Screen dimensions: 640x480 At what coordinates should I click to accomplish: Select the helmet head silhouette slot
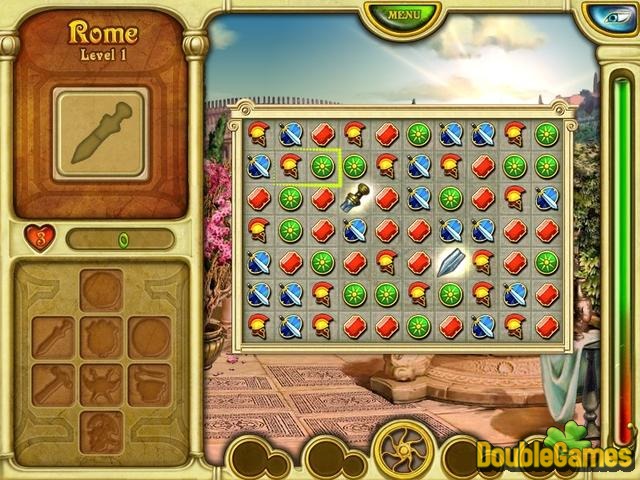[x=102, y=428]
